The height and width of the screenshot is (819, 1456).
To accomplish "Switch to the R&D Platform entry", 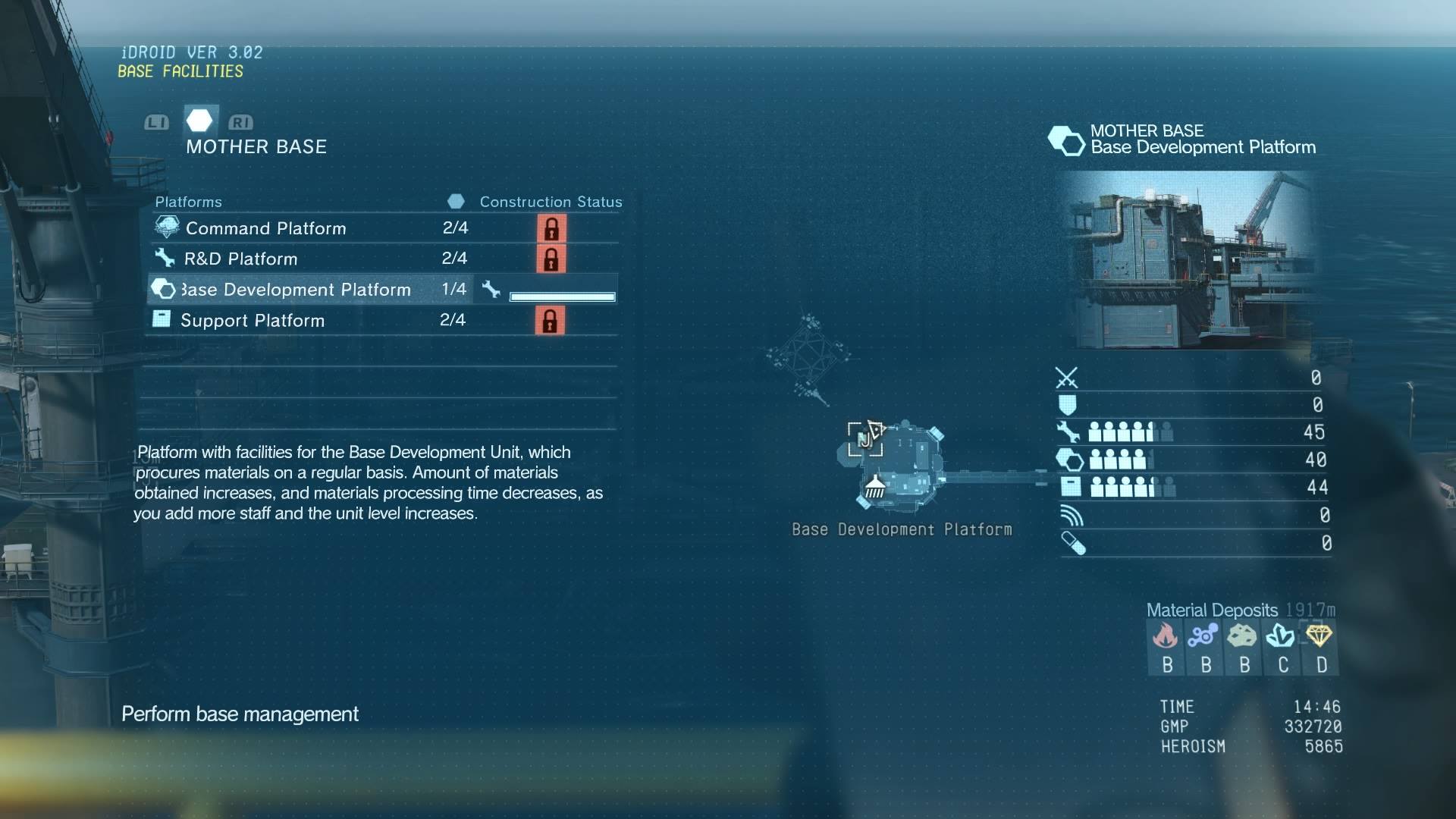I will (240, 258).
